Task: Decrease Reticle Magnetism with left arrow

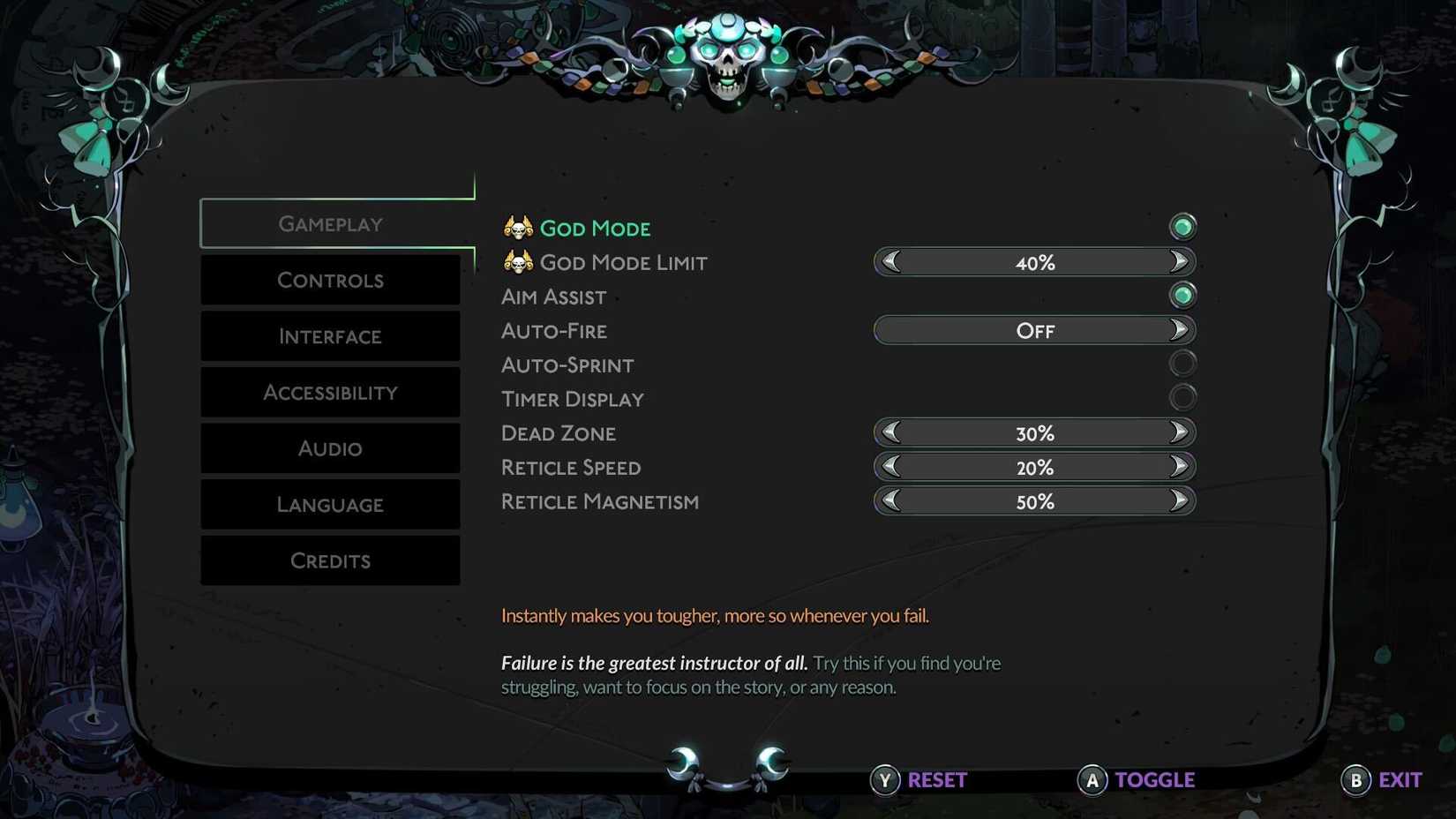Action: [x=891, y=501]
